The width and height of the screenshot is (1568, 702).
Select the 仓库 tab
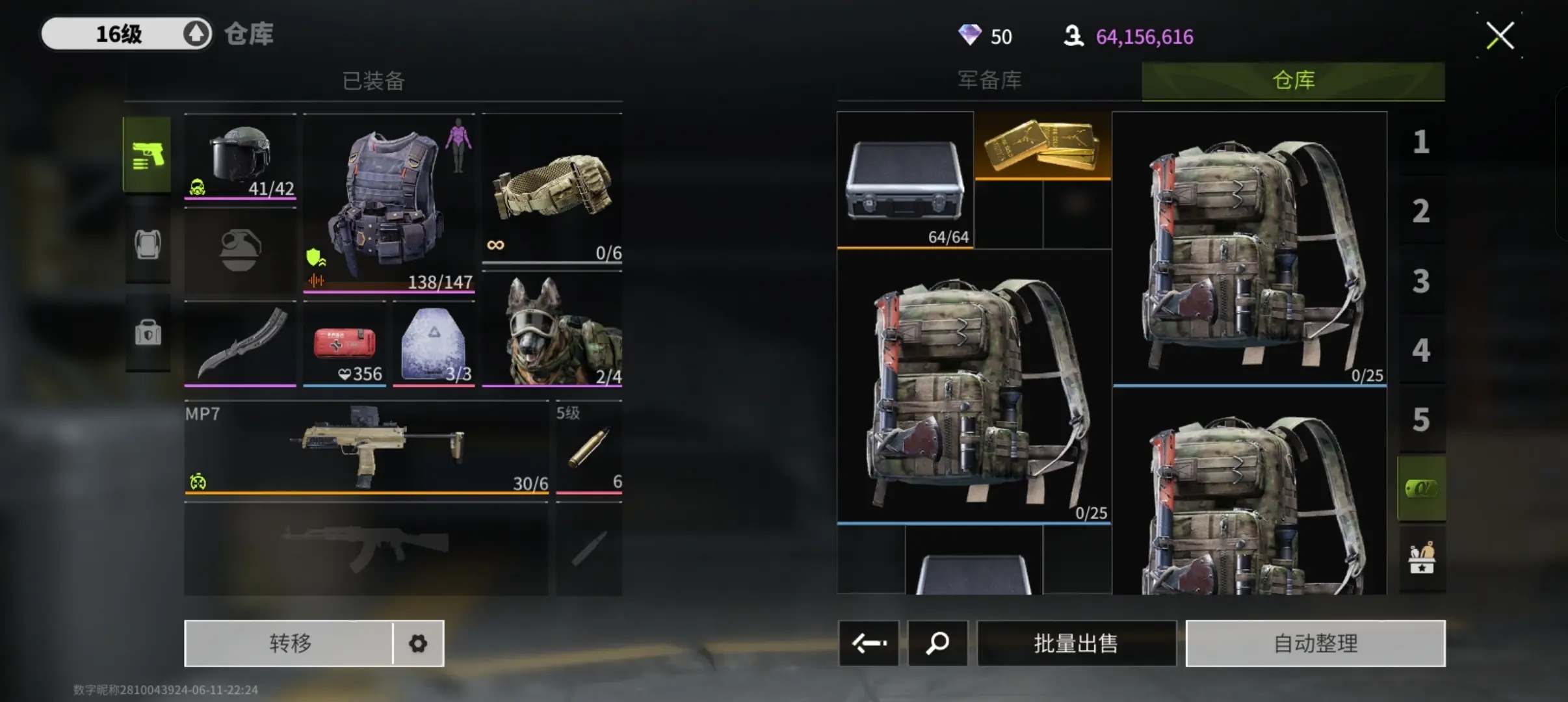click(x=1293, y=81)
